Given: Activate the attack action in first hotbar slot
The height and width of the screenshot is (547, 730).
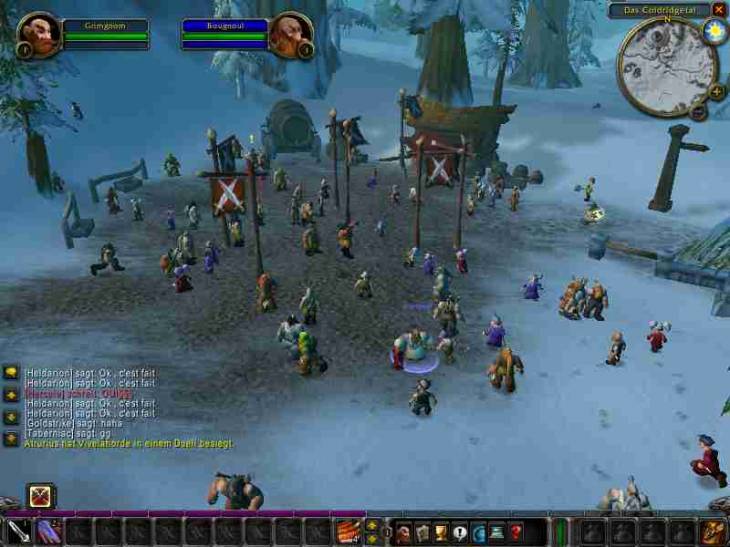Looking at the screenshot, I should point(20,531).
